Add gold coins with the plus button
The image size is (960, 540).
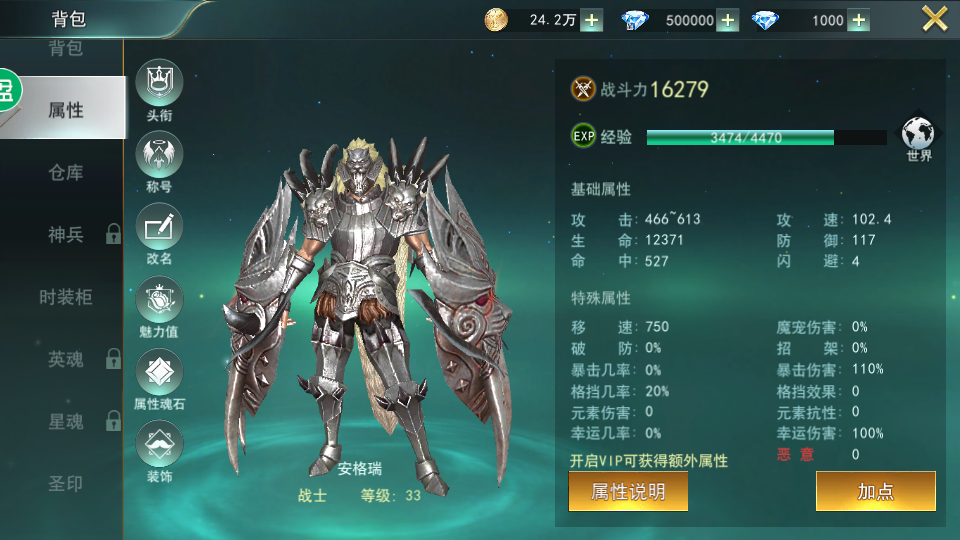coord(591,20)
